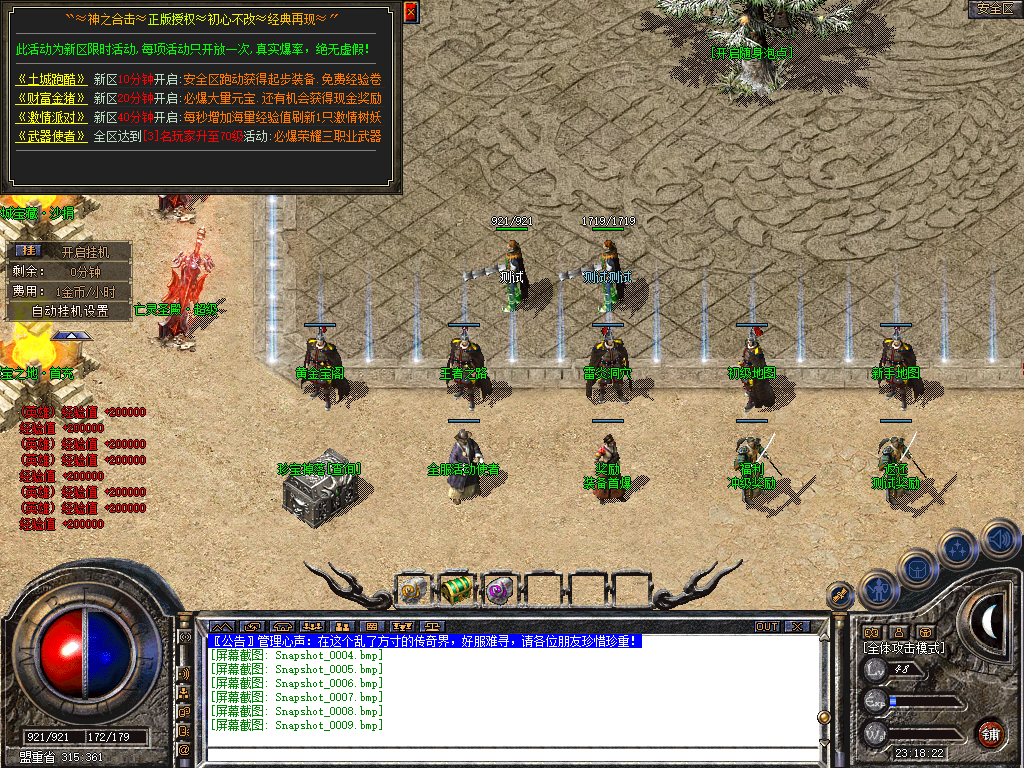Open the 武器使者 event link
The height and width of the screenshot is (768, 1024).
pos(52,136)
